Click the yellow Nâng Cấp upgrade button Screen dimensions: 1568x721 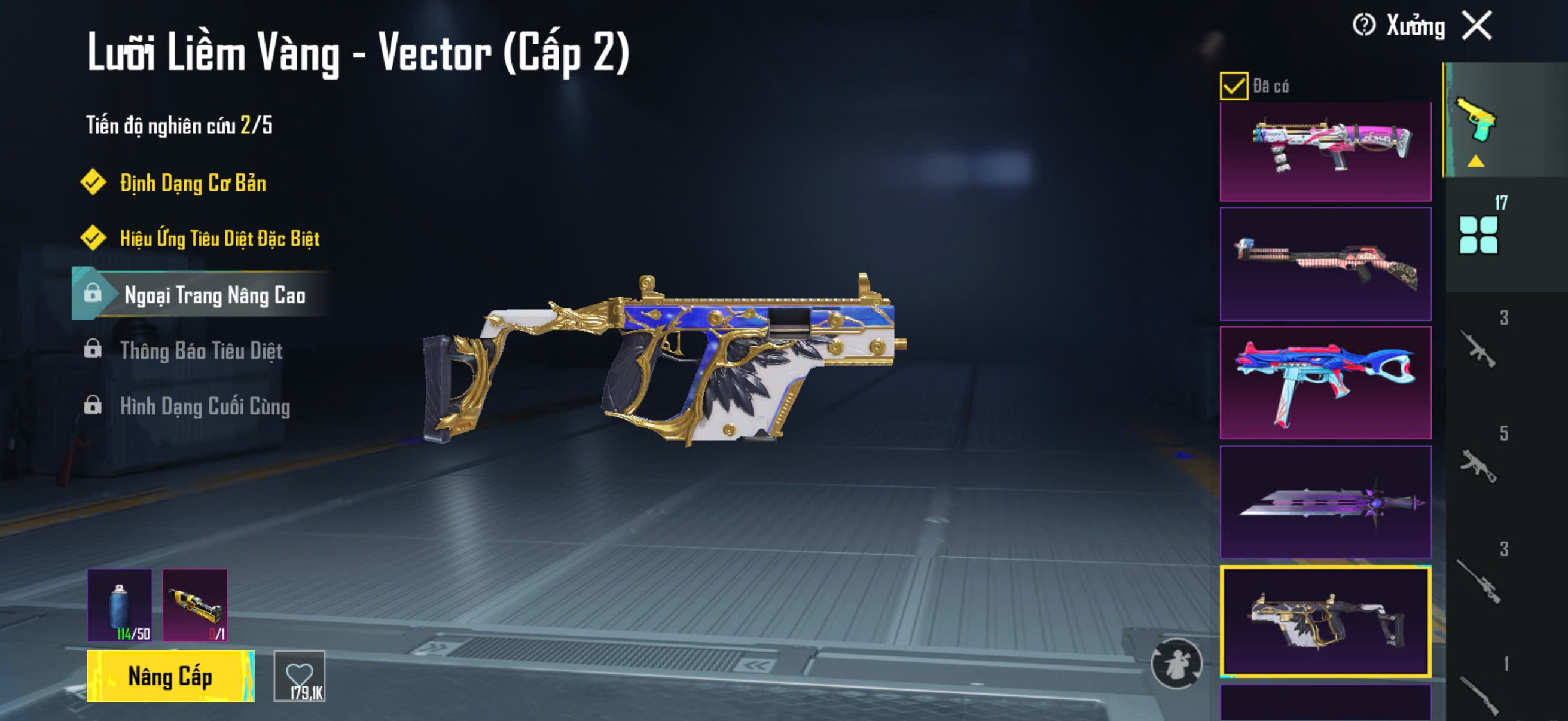click(170, 676)
